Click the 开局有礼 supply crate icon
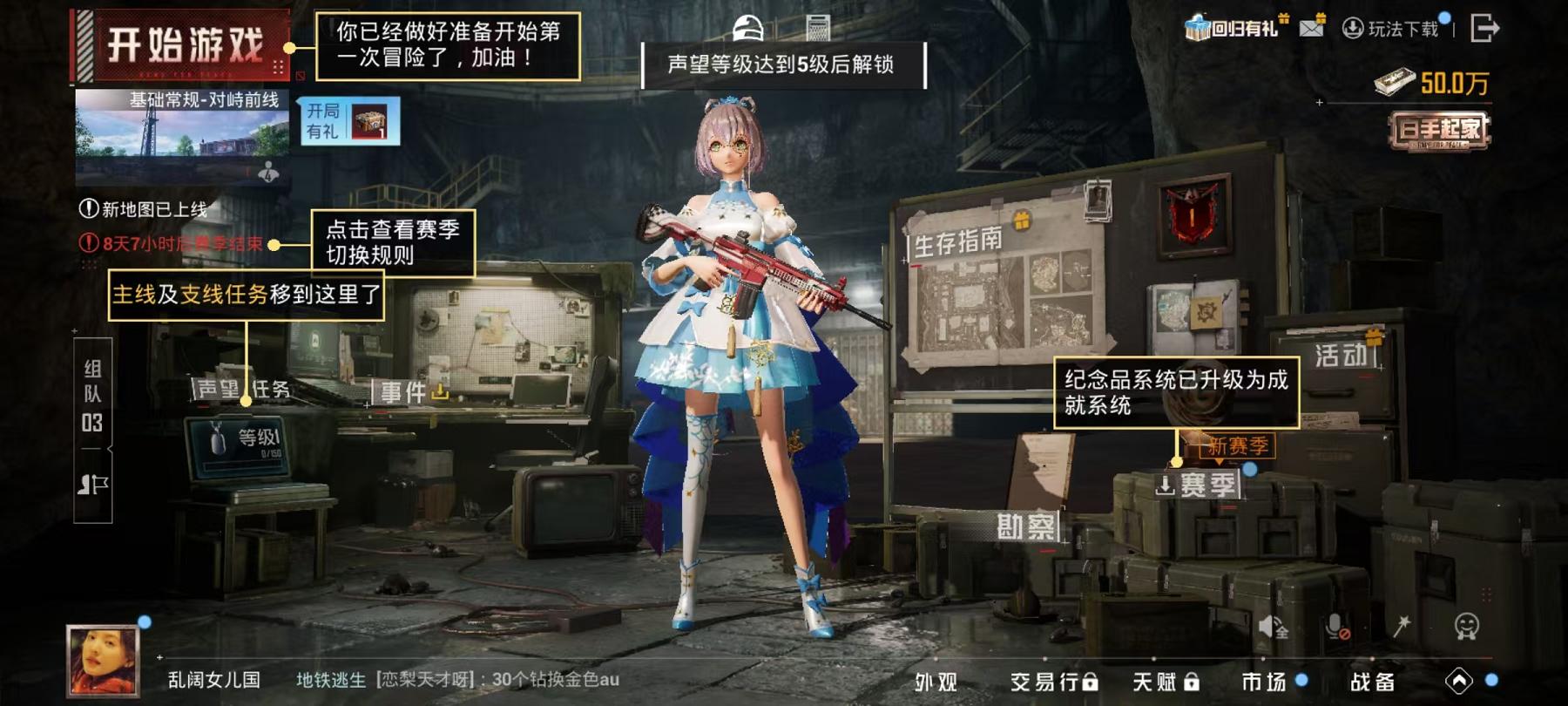 pos(371,123)
